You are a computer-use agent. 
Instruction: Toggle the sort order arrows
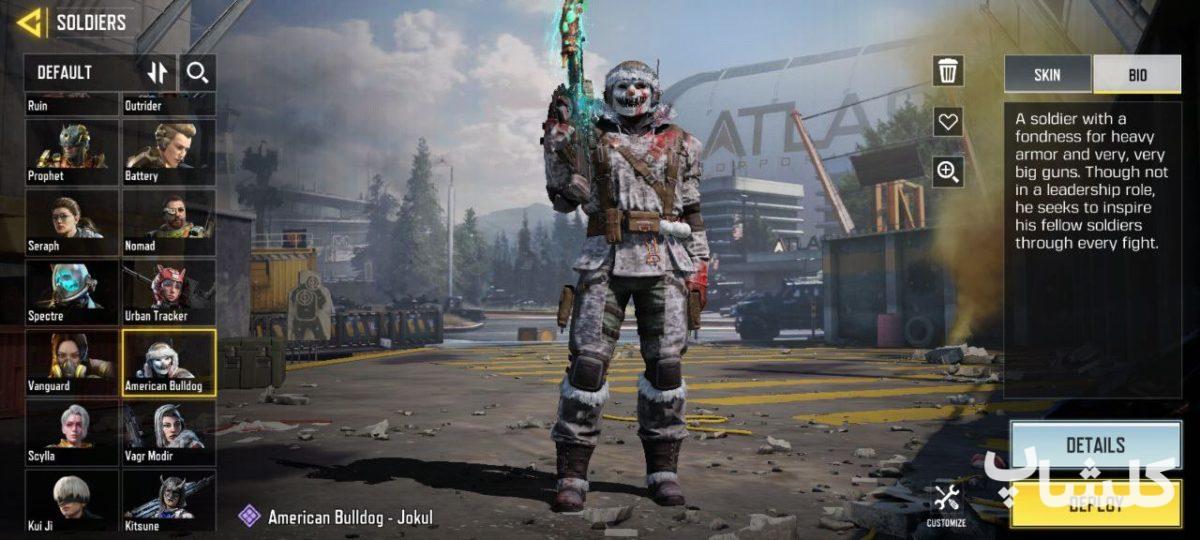pyautogui.click(x=158, y=72)
